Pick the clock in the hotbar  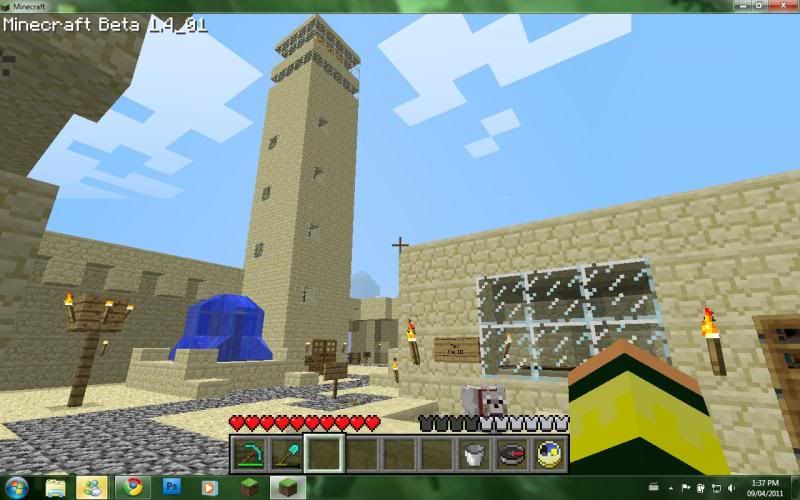tap(548, 453)
